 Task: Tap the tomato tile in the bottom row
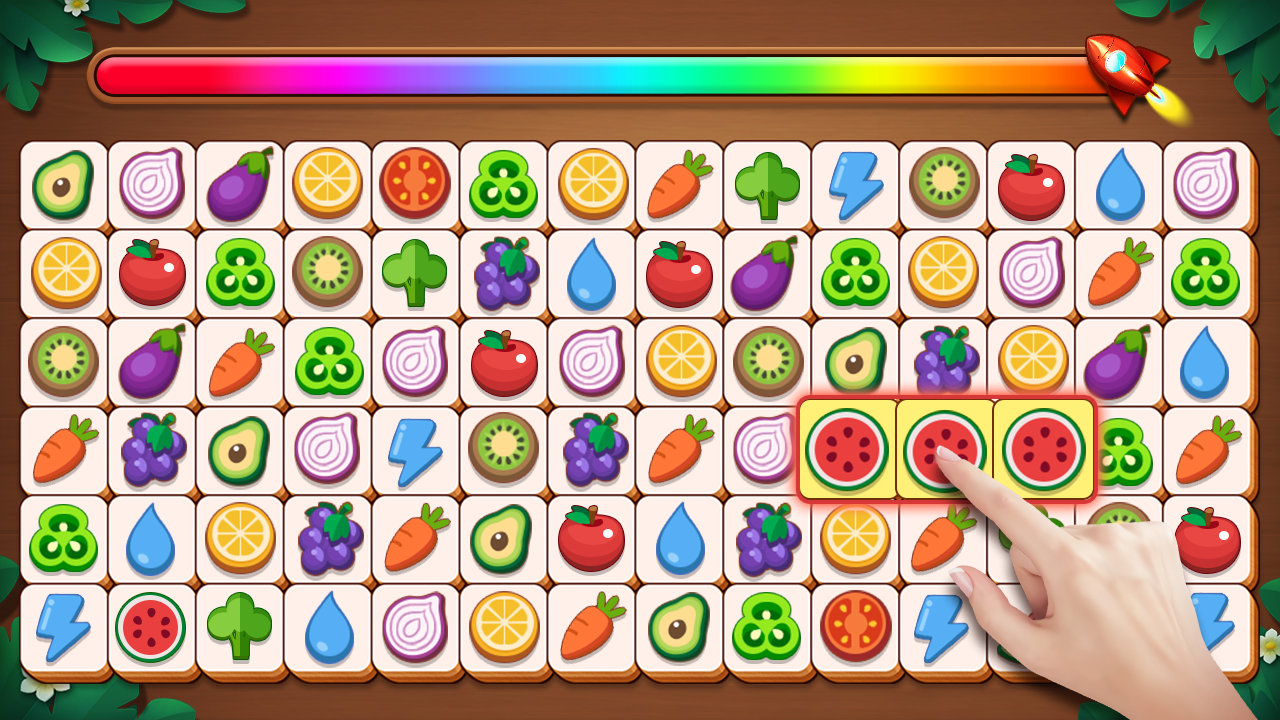[855, 625]
